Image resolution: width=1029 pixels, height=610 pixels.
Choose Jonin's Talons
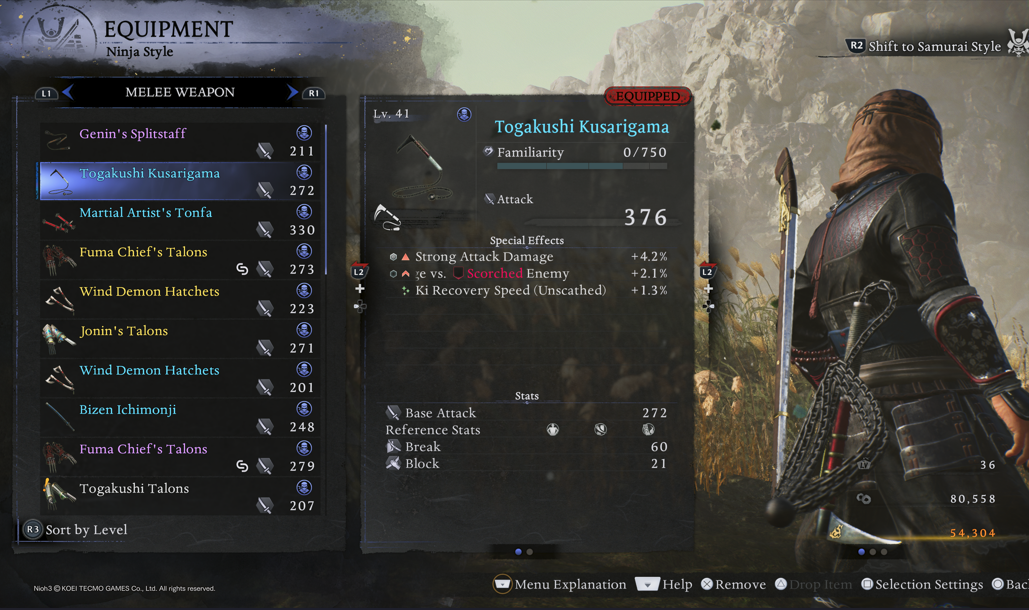[180, 339]
